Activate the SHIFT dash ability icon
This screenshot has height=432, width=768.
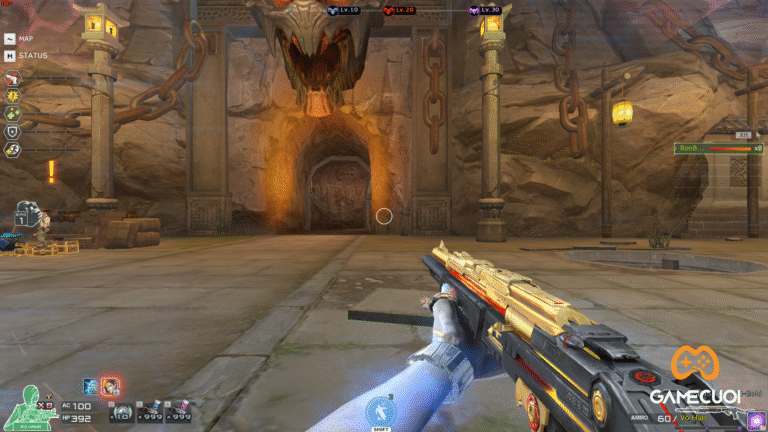pos(382,410)
